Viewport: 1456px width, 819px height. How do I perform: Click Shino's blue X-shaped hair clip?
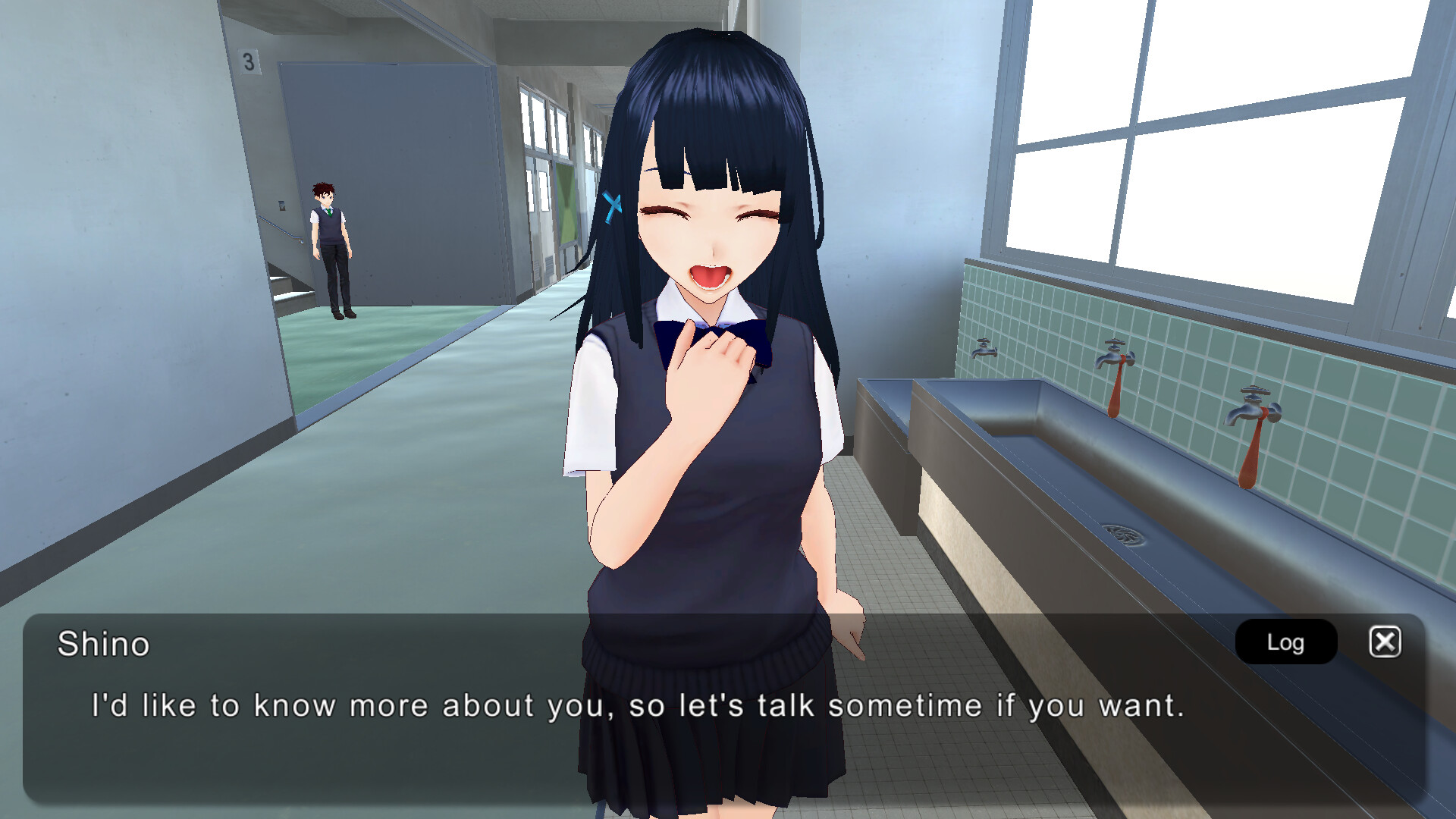613,205
